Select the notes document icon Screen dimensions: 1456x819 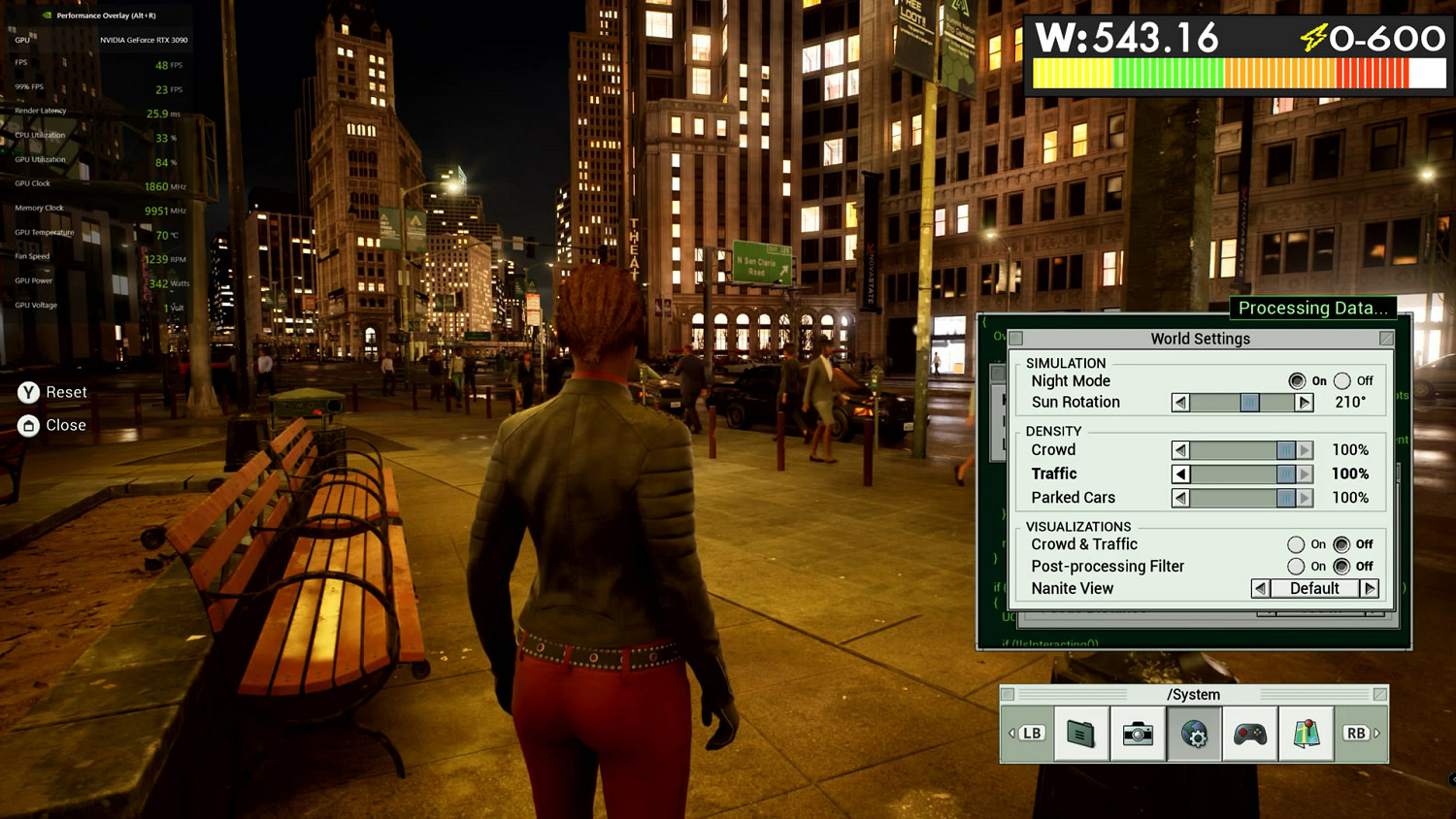tap(1081, 734)
